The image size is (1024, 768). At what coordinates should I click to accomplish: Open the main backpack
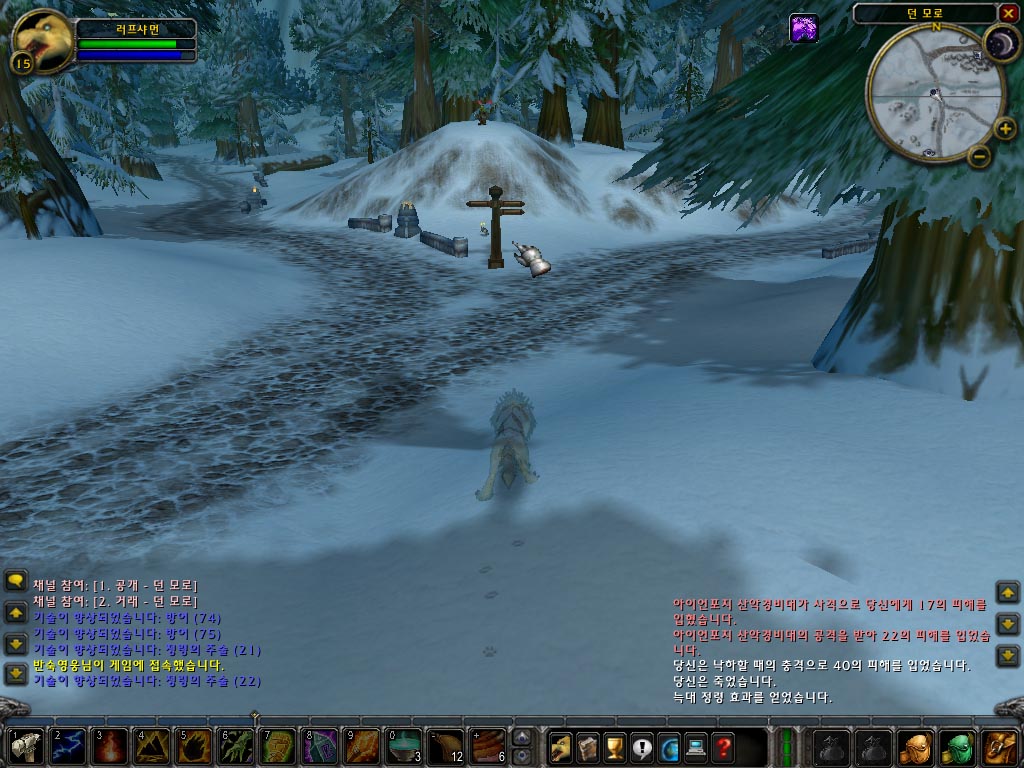click(1000, 747)
